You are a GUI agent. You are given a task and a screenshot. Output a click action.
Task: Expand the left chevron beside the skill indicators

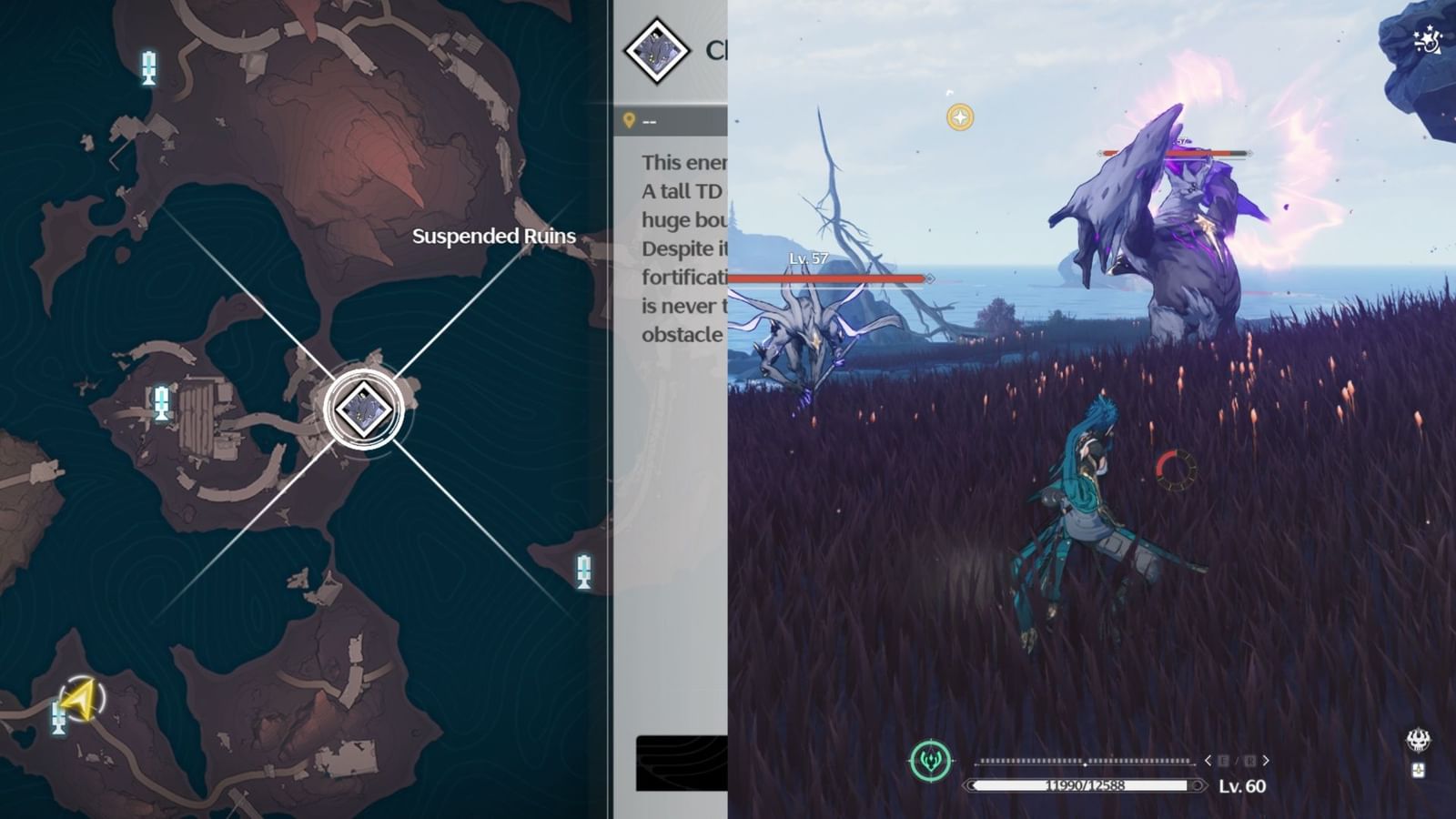pos(1208,760)
